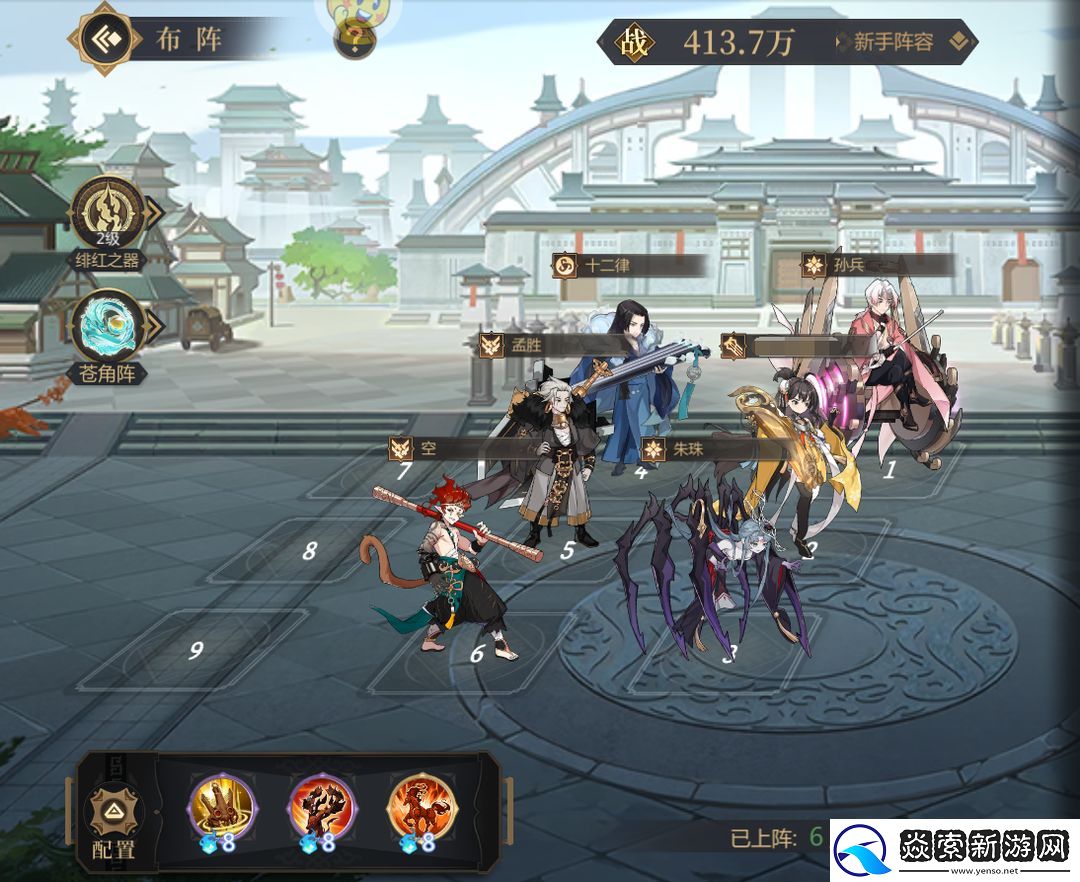Open the 新手阵容 lineup dropdown
This screenshot has height=882, width=1080.
[903, 42]
